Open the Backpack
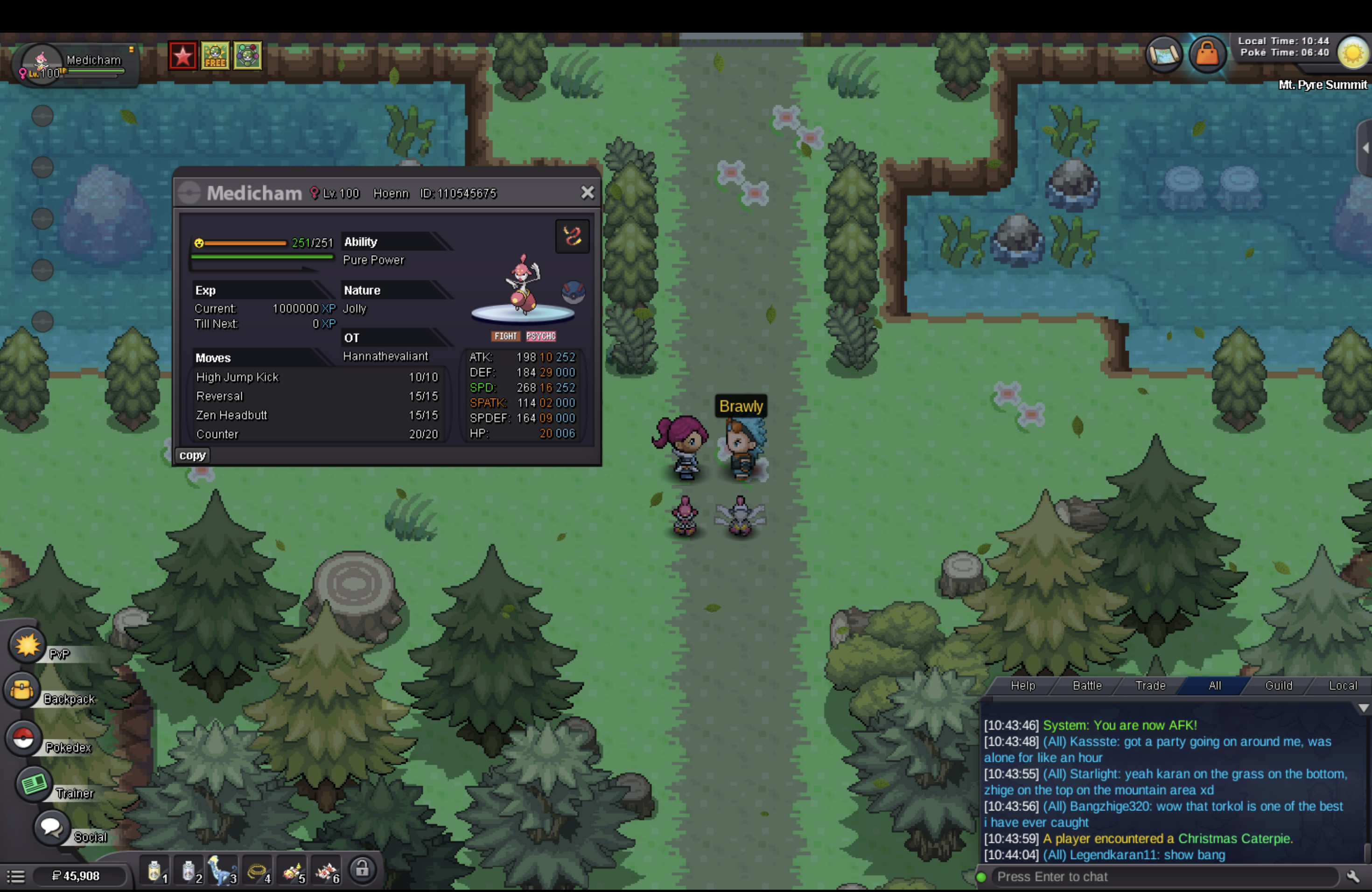 coord(22,690)
